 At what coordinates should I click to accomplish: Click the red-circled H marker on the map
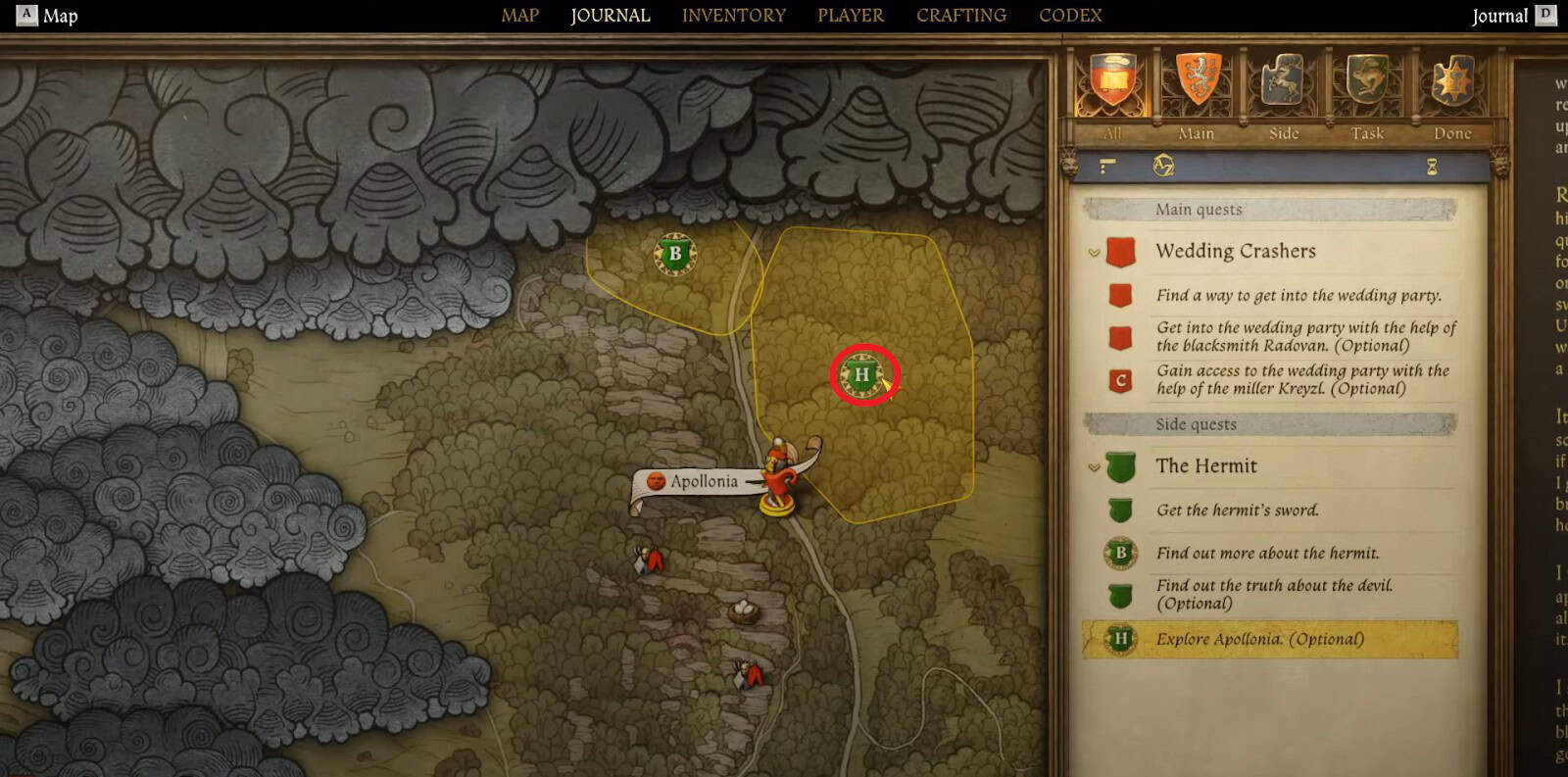[861, 374]
